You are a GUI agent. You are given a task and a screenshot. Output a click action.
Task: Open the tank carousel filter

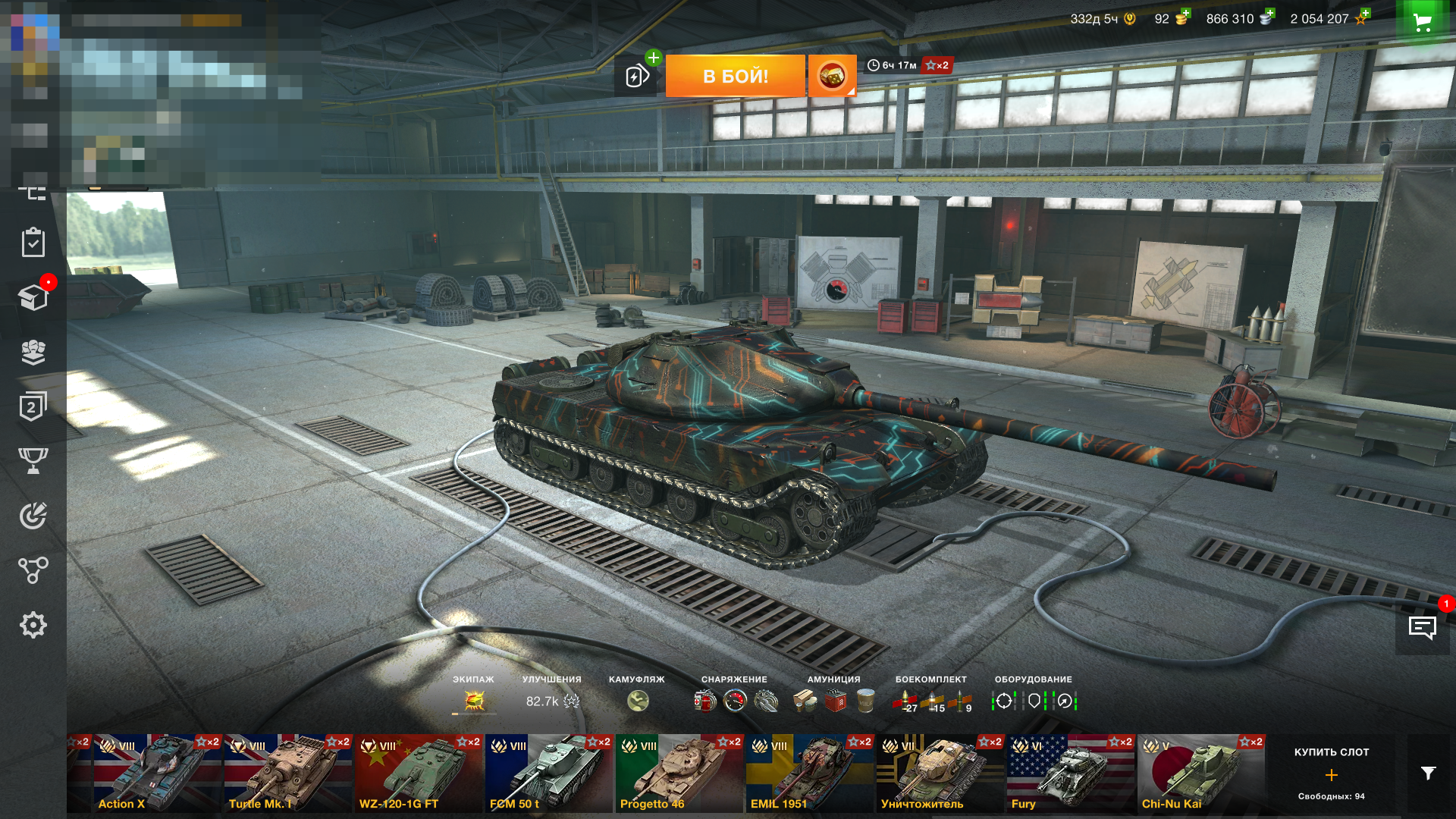coord(1428,773)
